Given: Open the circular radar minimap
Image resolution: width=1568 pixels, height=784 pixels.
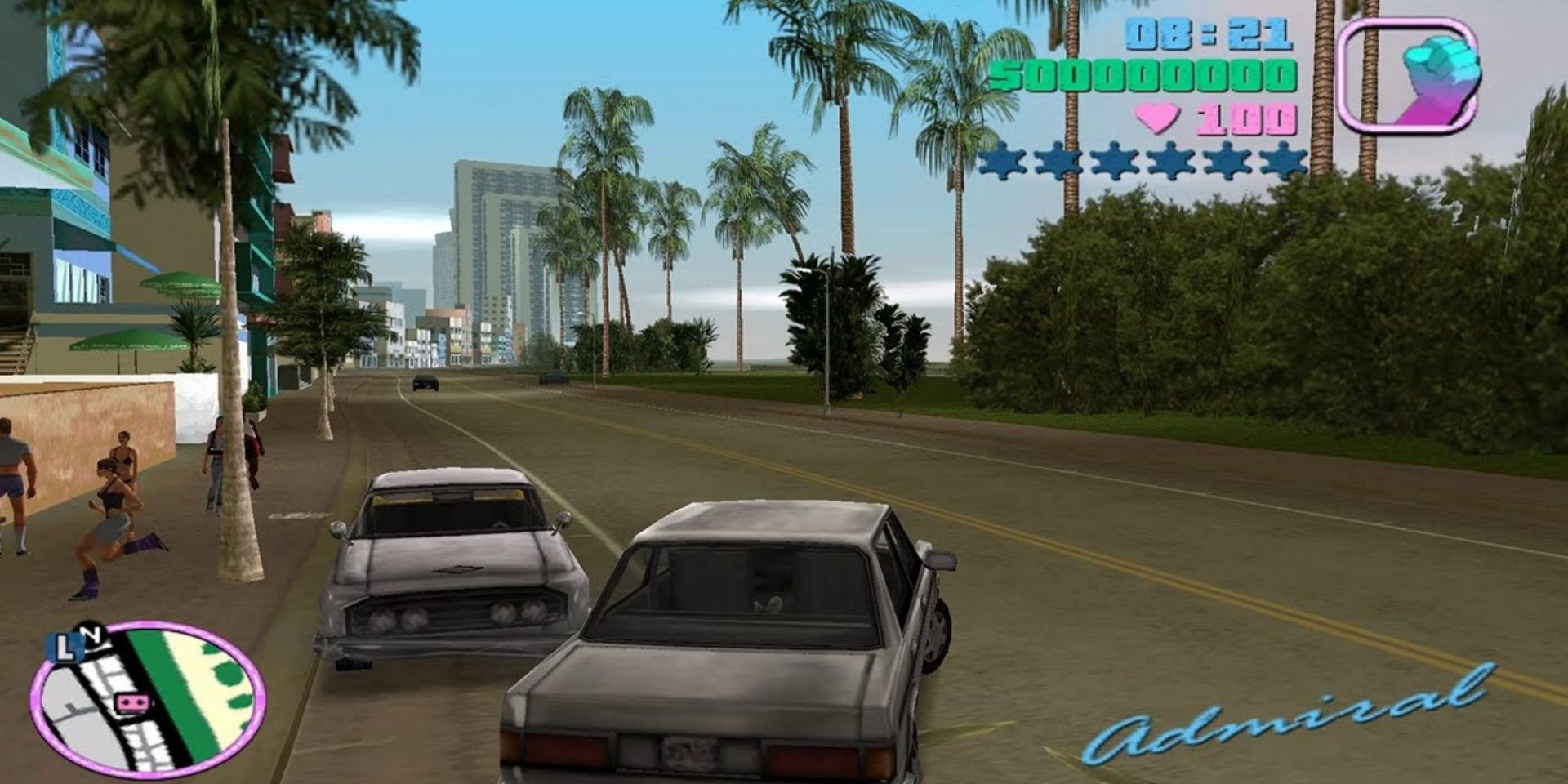Looking at the screenshot, I should coord(149,701).
